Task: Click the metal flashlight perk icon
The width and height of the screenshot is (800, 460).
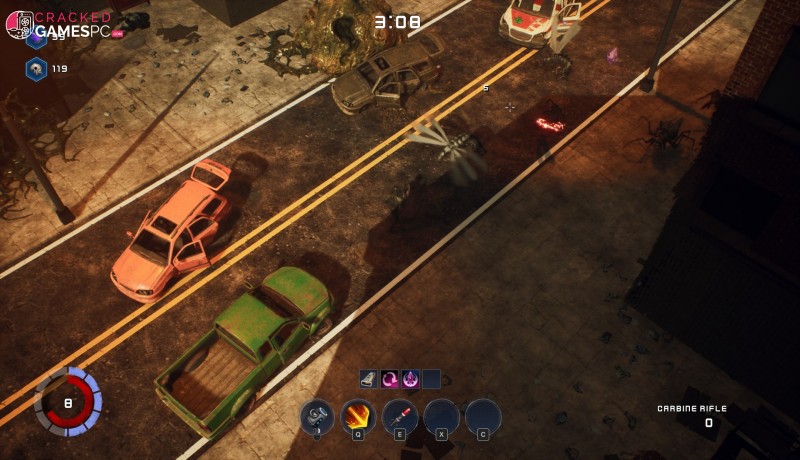Action: pos(369,378)
